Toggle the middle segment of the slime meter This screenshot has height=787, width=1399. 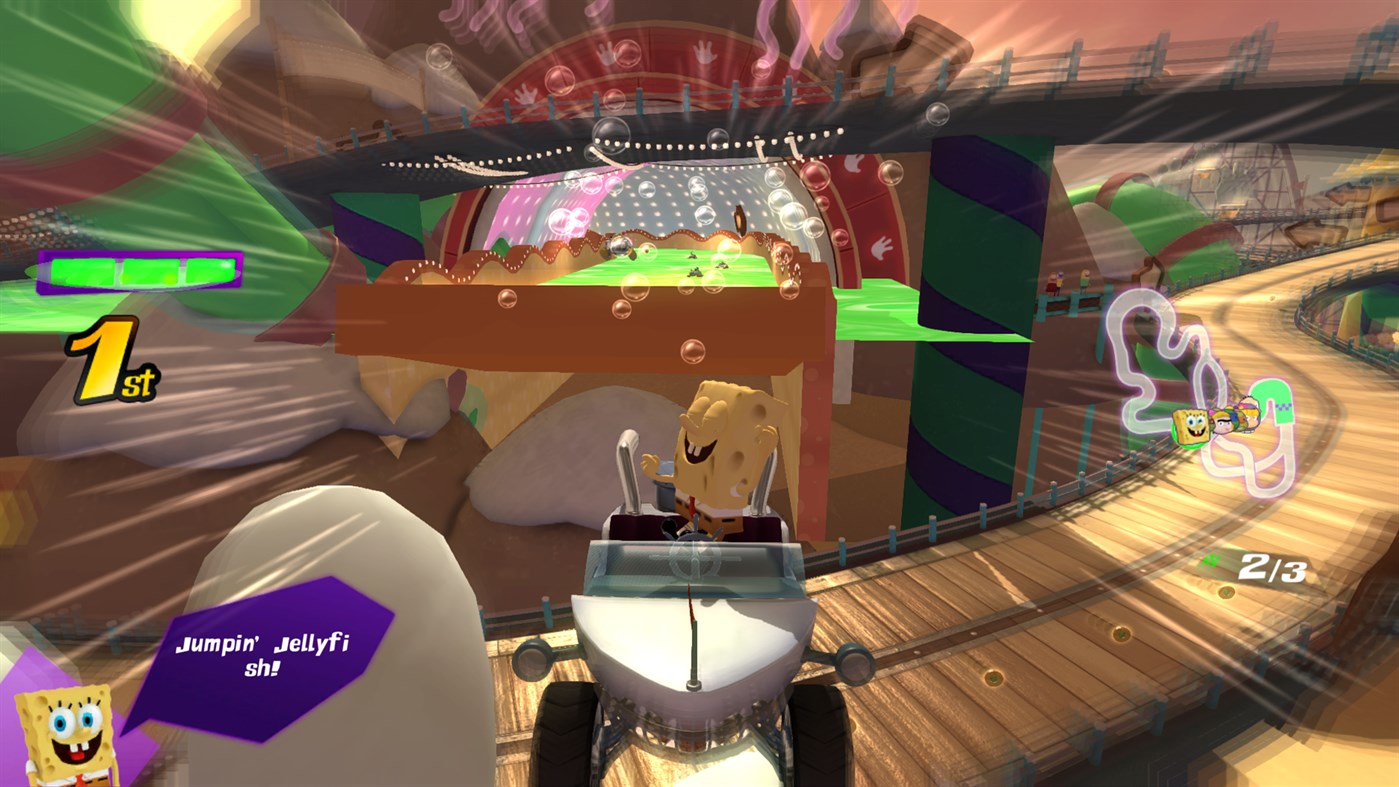(150, 272)
